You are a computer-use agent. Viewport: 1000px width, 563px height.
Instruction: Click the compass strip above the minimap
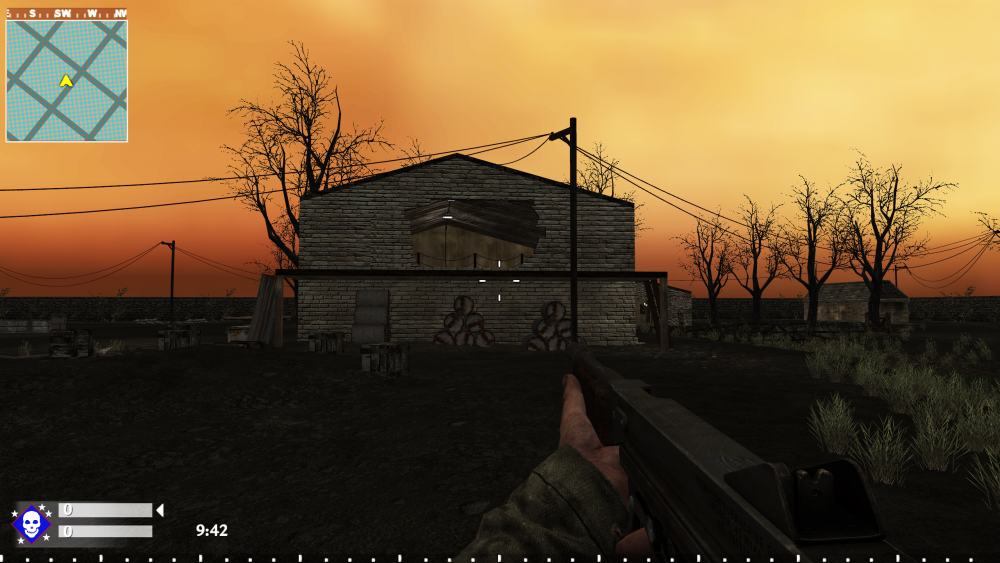tap(66, 14)
